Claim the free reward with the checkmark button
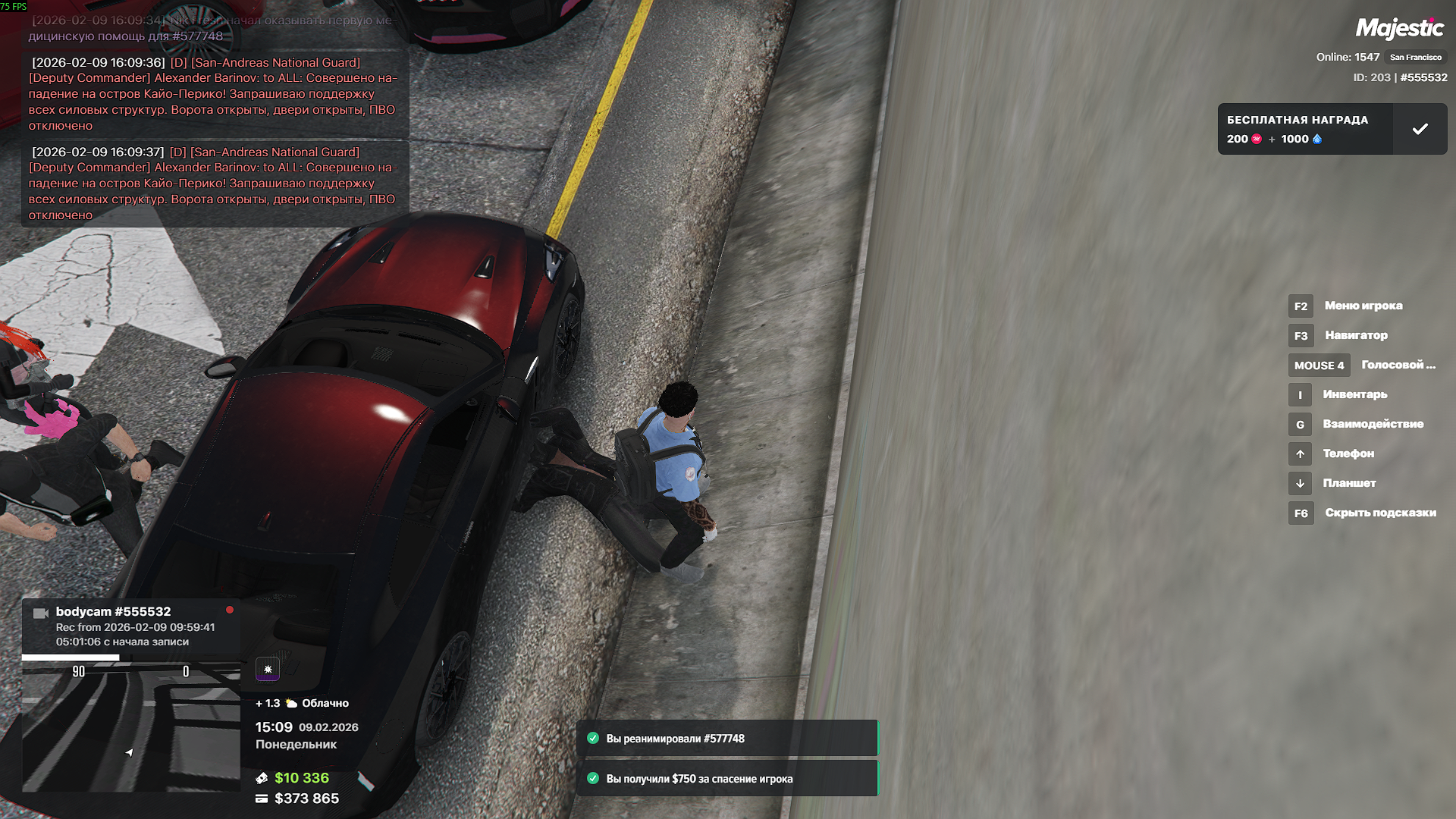 1420,129
